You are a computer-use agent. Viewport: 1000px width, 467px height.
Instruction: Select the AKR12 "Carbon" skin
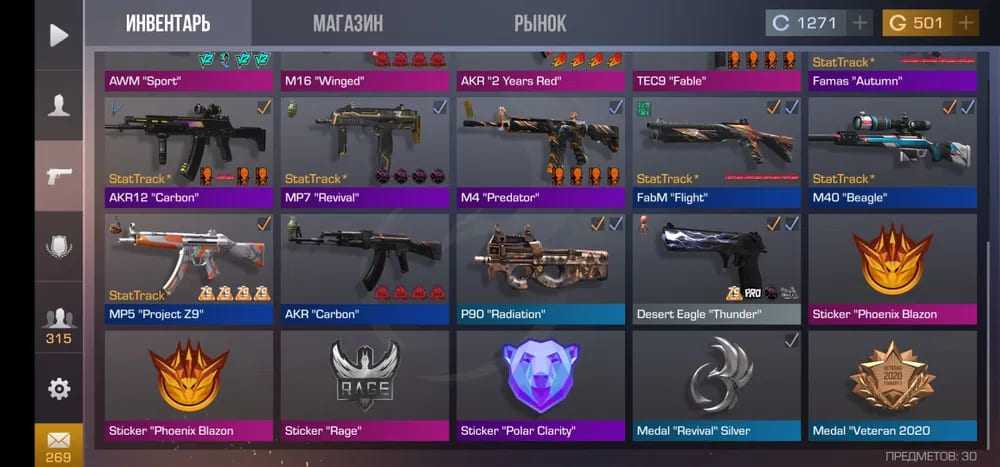189,150
